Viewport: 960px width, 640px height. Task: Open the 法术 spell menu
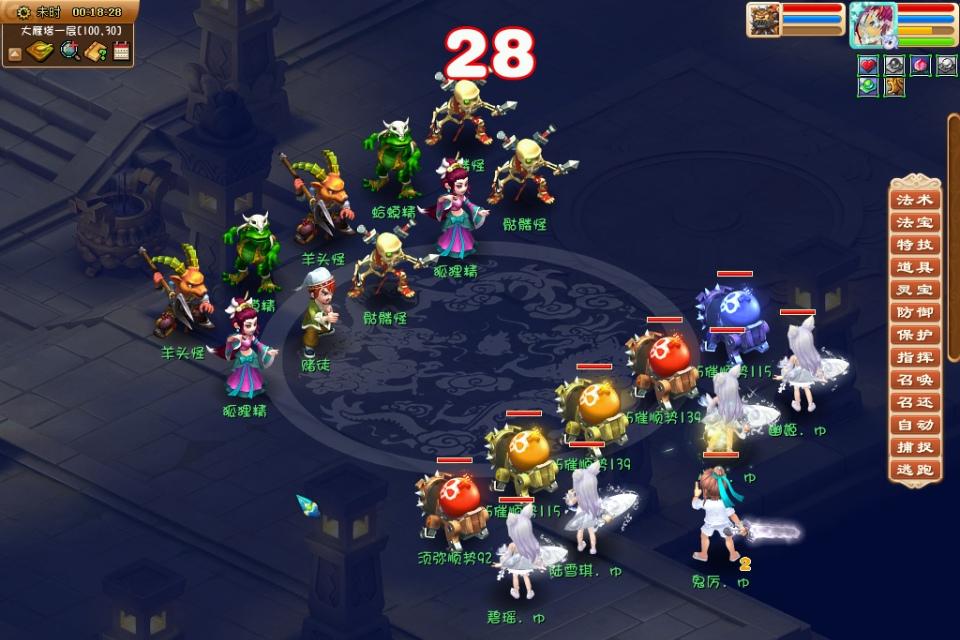915,200
